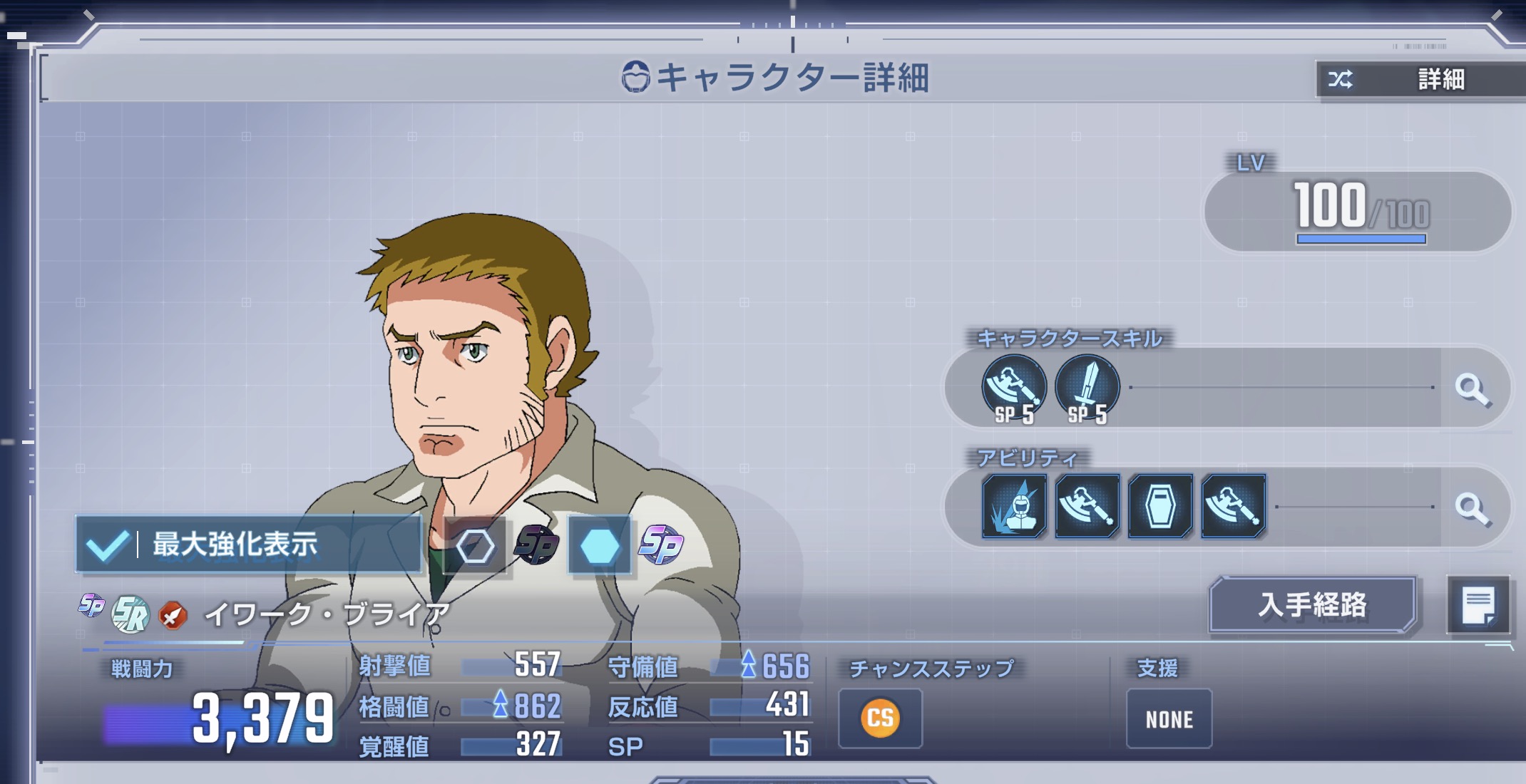Select the shield-shaped ability icon
This screenshot has width=1526, height=784.
click(x=1159, y=506)
